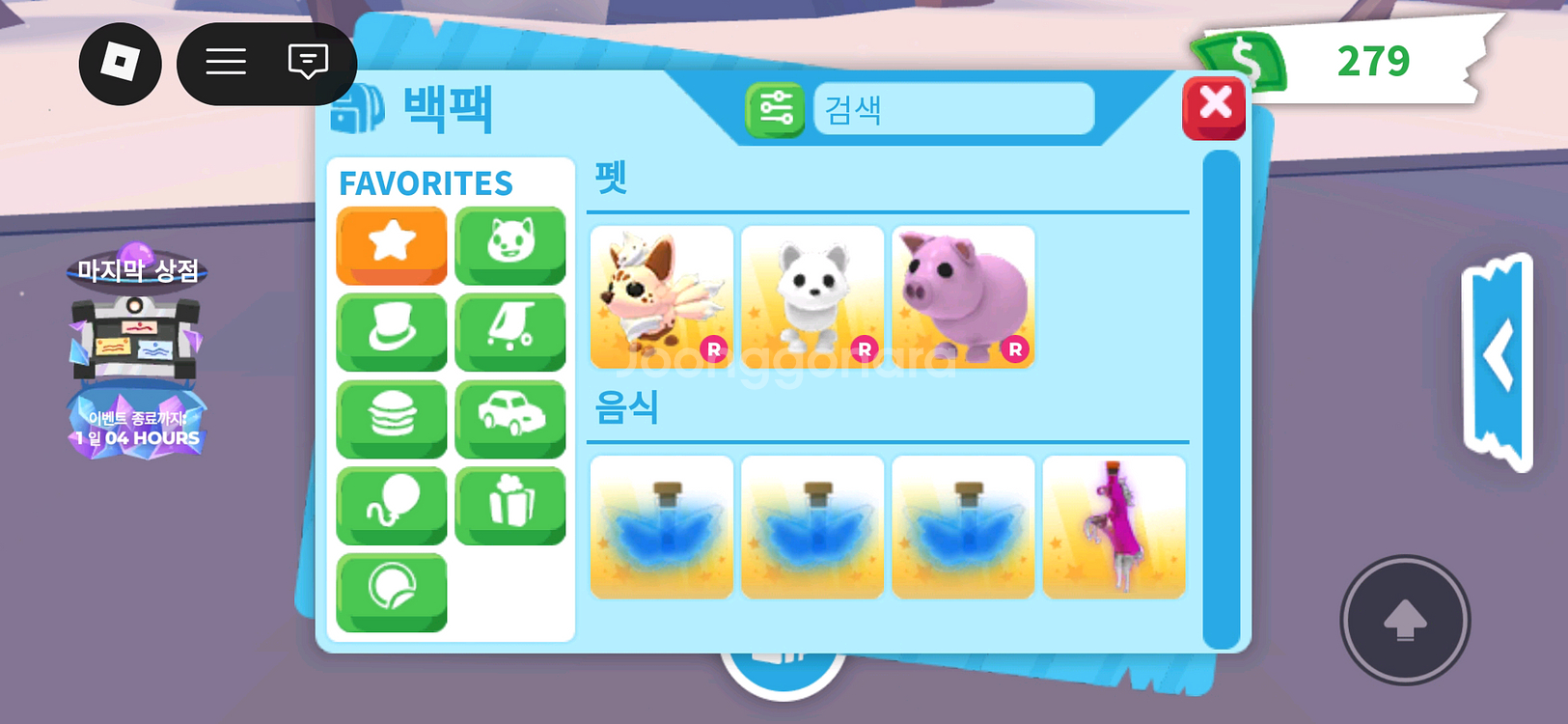Select the orange star favorites tab

click(392, 243)
